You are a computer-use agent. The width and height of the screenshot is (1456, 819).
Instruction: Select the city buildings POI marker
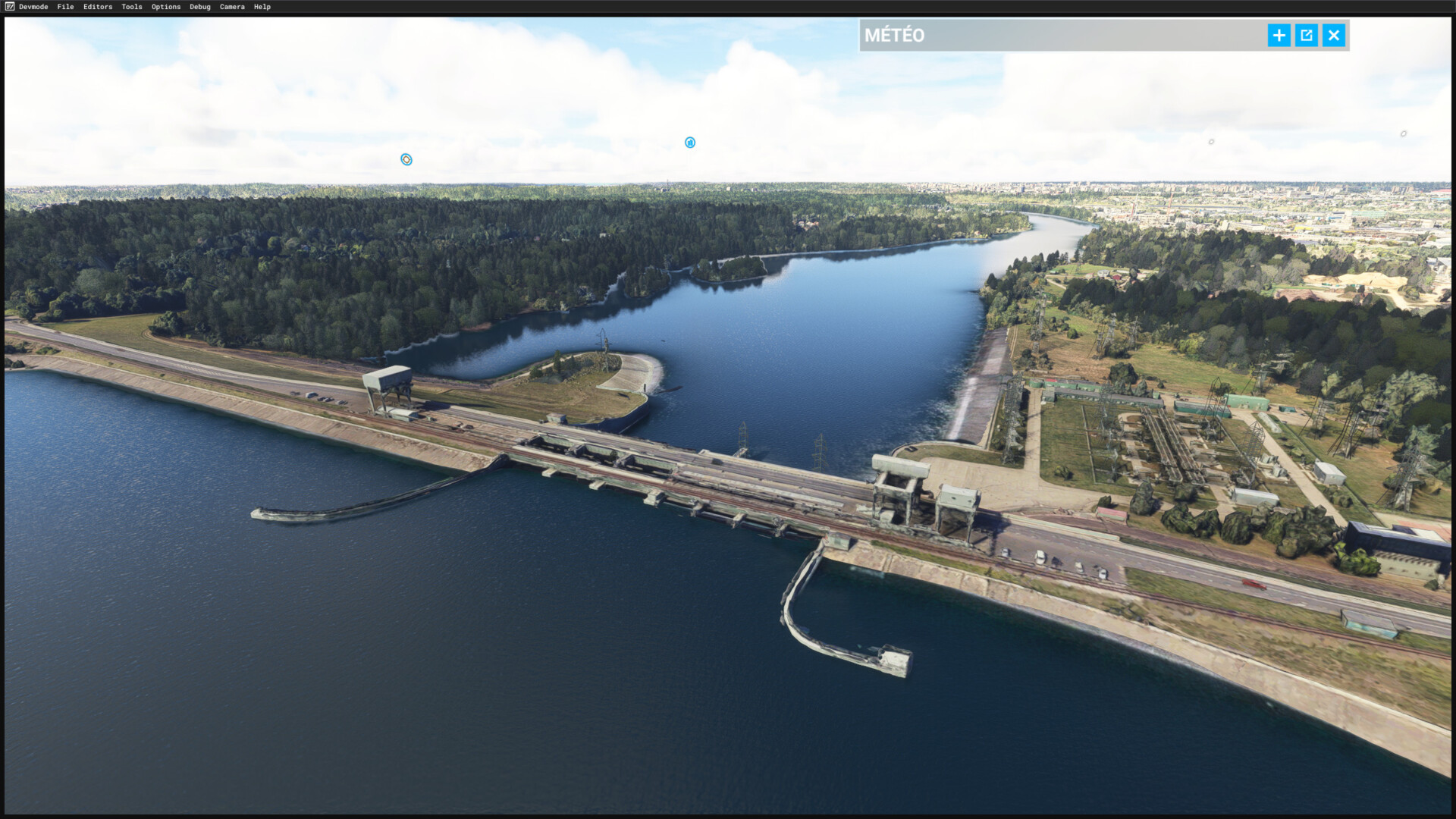[x=690, y=143]
